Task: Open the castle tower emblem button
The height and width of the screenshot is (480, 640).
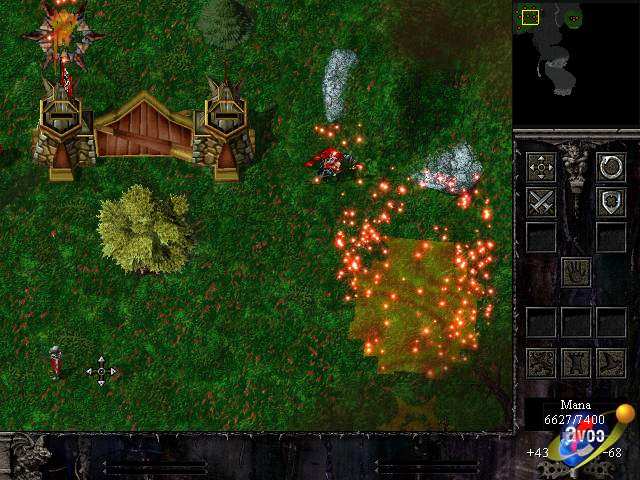Action: pyautogui.click(x=575, y=362)
